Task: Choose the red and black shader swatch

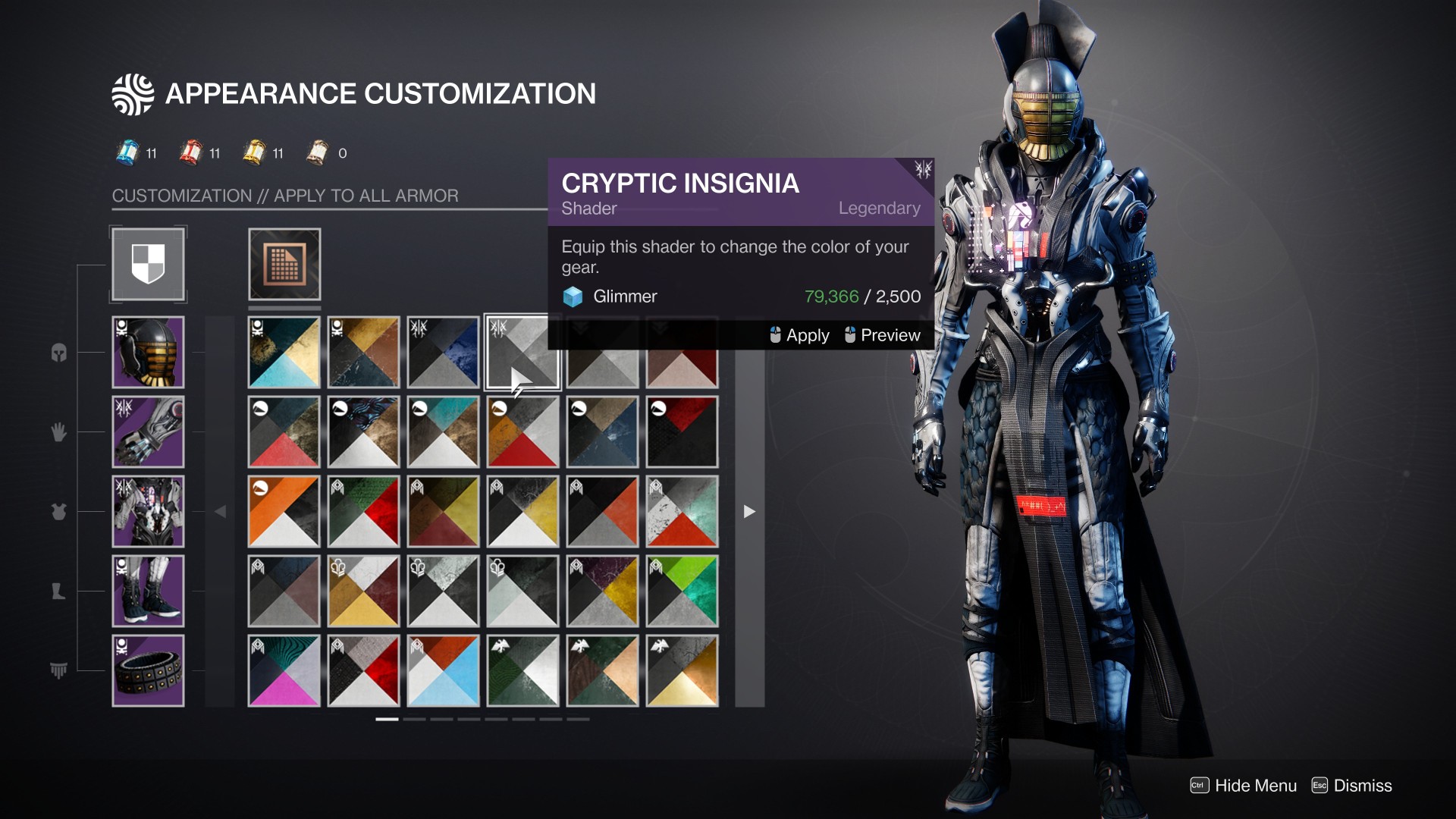Action: (682, 432)
